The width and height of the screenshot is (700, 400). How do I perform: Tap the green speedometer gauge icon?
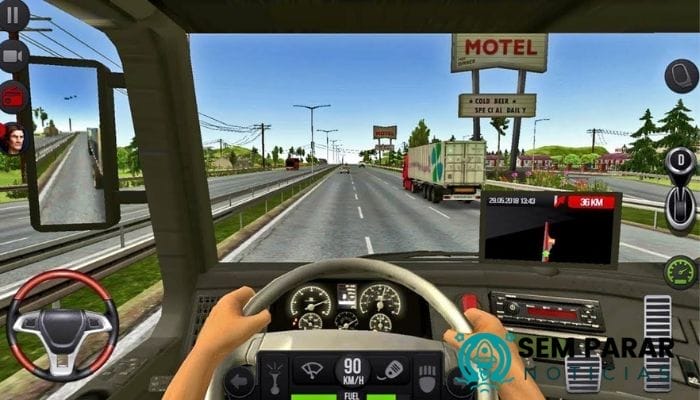(x=681, y=272)
